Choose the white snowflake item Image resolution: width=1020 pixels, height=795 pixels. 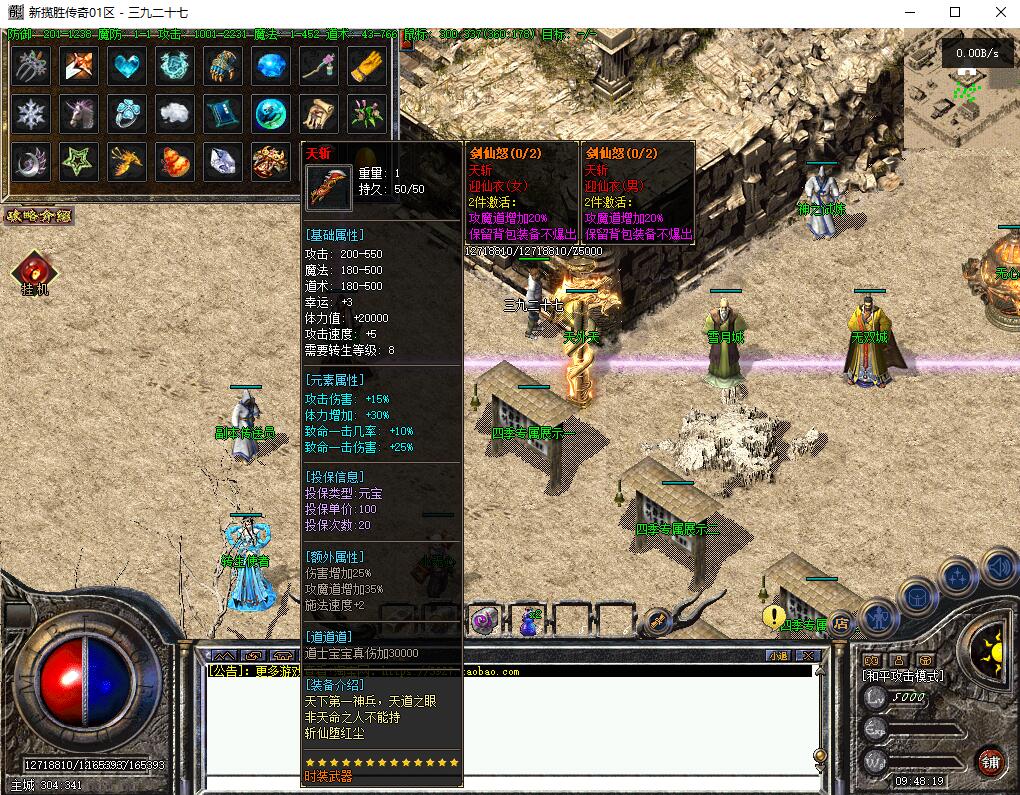point(32,114)
